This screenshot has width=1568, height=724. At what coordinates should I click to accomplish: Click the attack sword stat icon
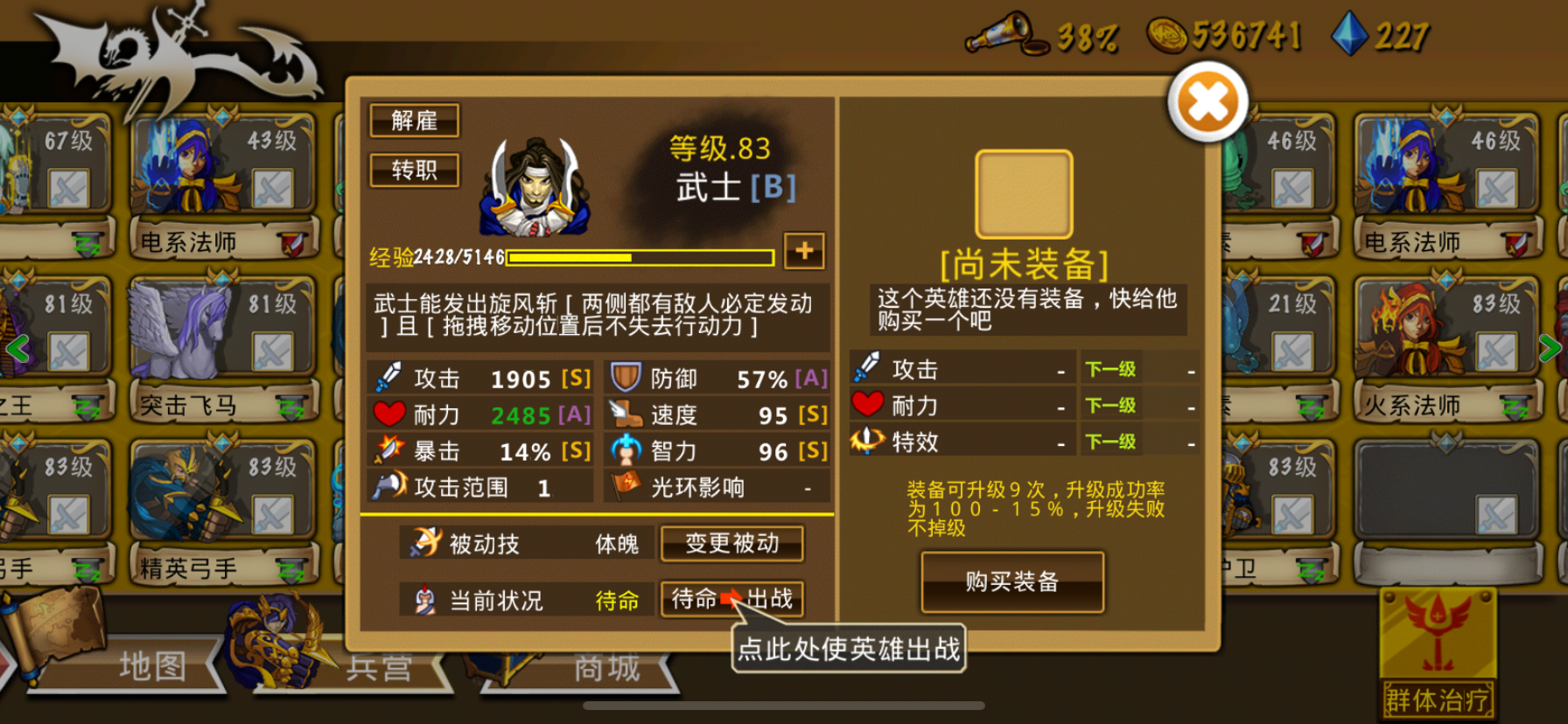391,378
